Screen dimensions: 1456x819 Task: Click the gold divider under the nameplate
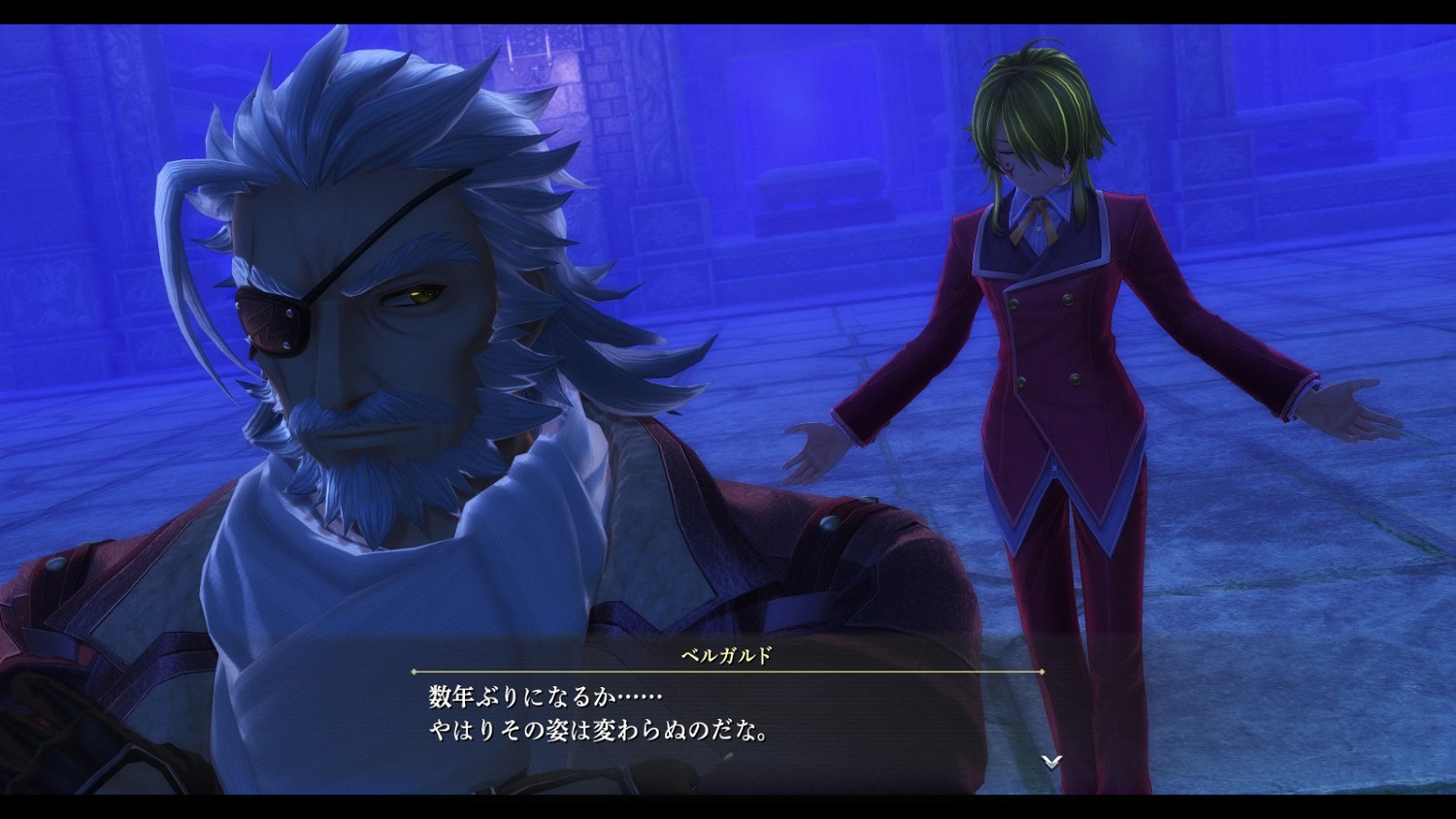click(x=728, y=672)
